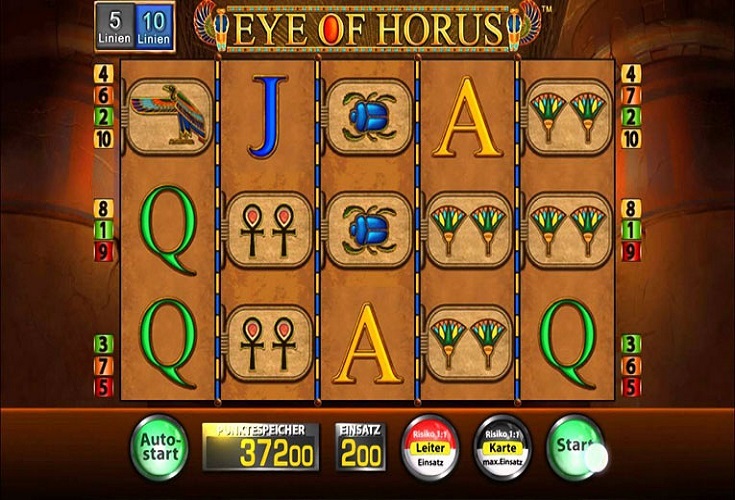This screenshot has width=735, height=500.
Task: Activate the green Autostart button
Action: click(x=159, y=446)
